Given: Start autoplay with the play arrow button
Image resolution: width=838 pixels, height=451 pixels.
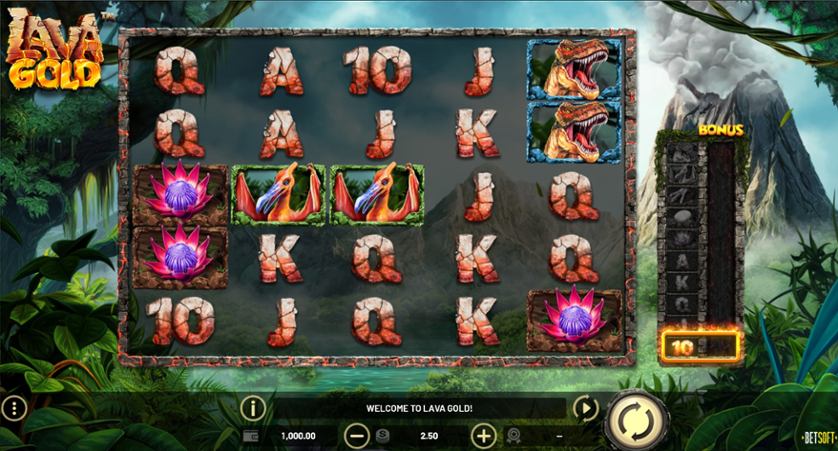Looking at the screenshot, I should [x=585, y=408].
